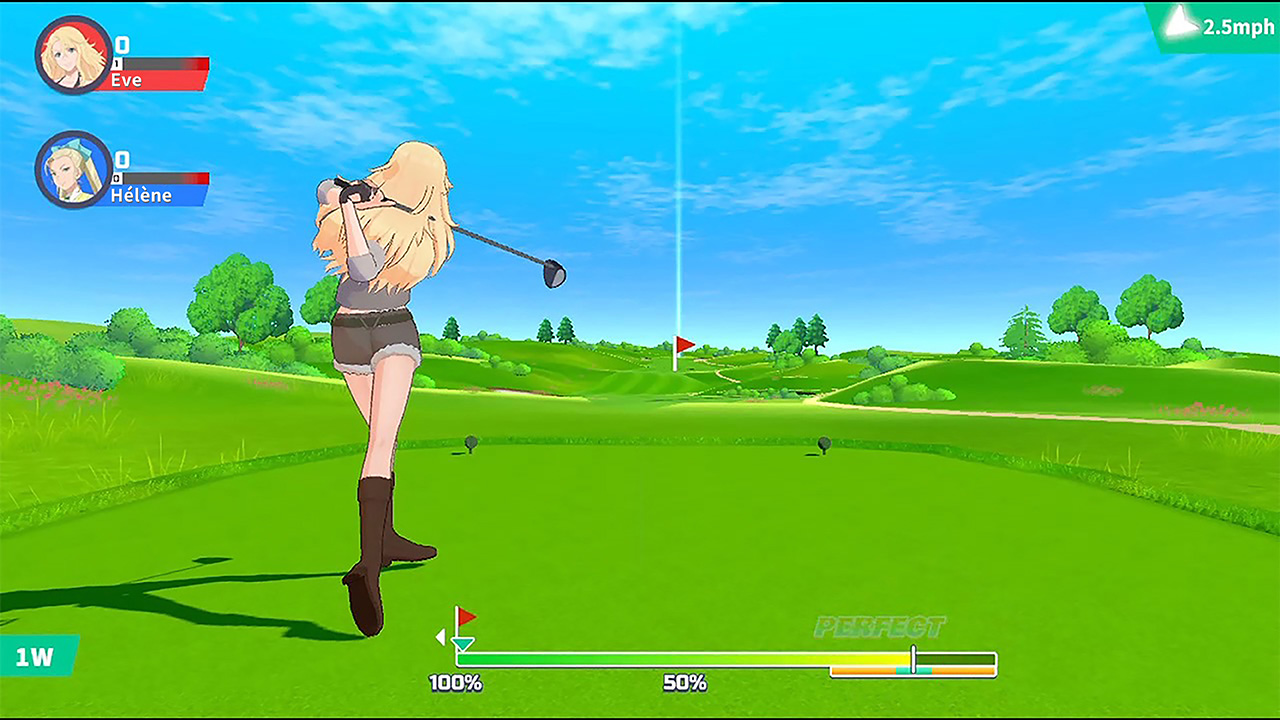Set the power slider marker on the gauge
The width and height of the screenshot is (1280, 720).
[x=914, y=658]
